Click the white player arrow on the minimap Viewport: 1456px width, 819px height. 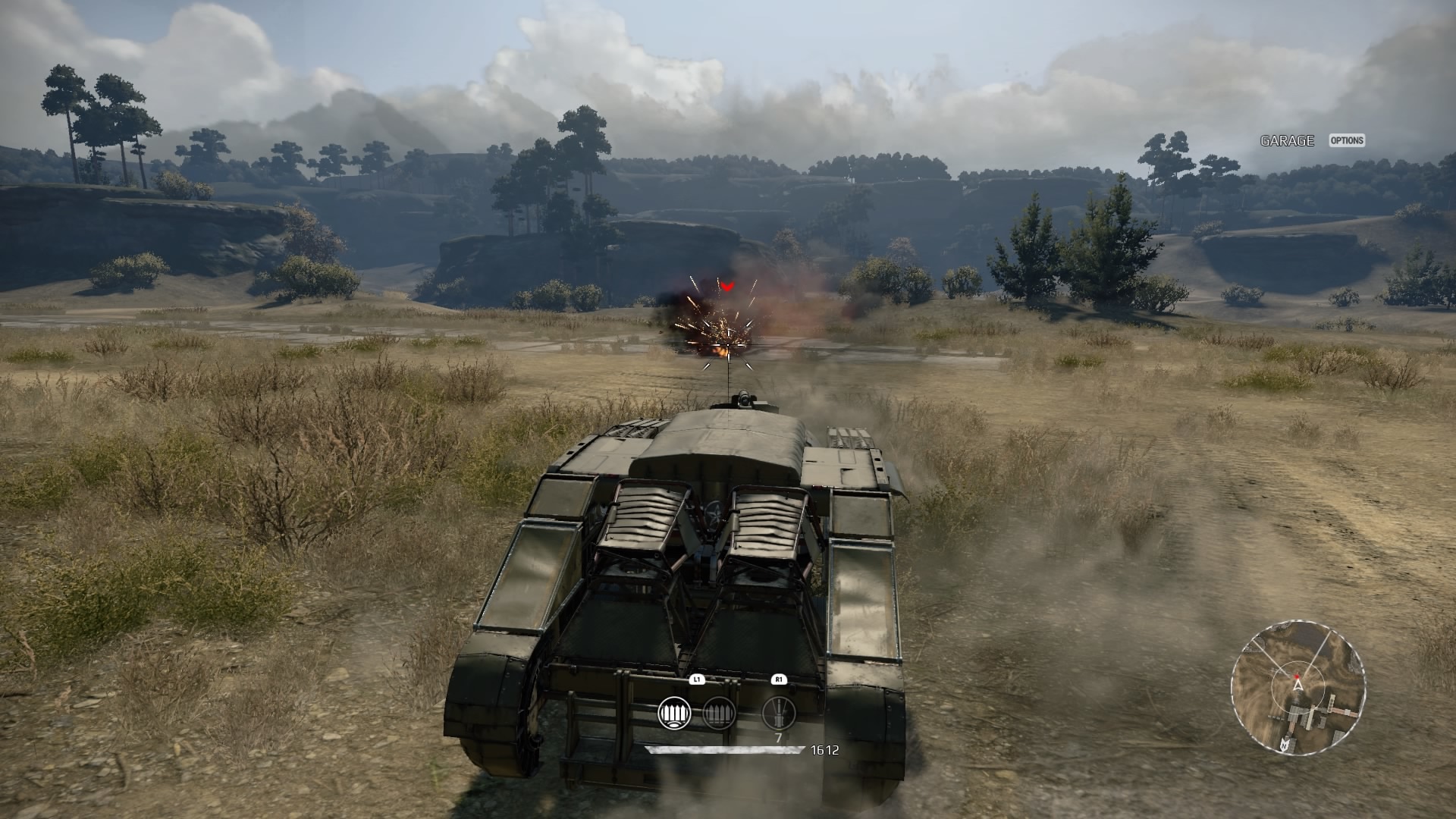(1298, 686)
